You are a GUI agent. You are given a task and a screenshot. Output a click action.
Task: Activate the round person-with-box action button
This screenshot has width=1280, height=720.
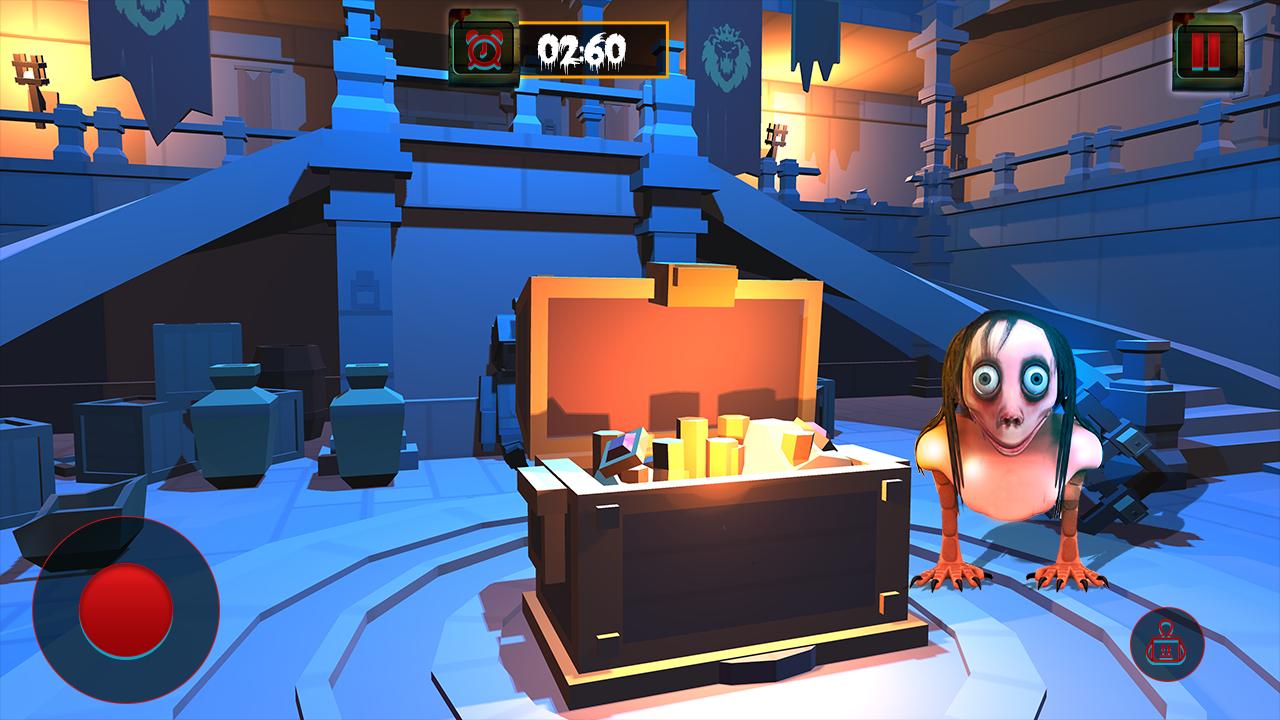click(x=1167, y=645)
